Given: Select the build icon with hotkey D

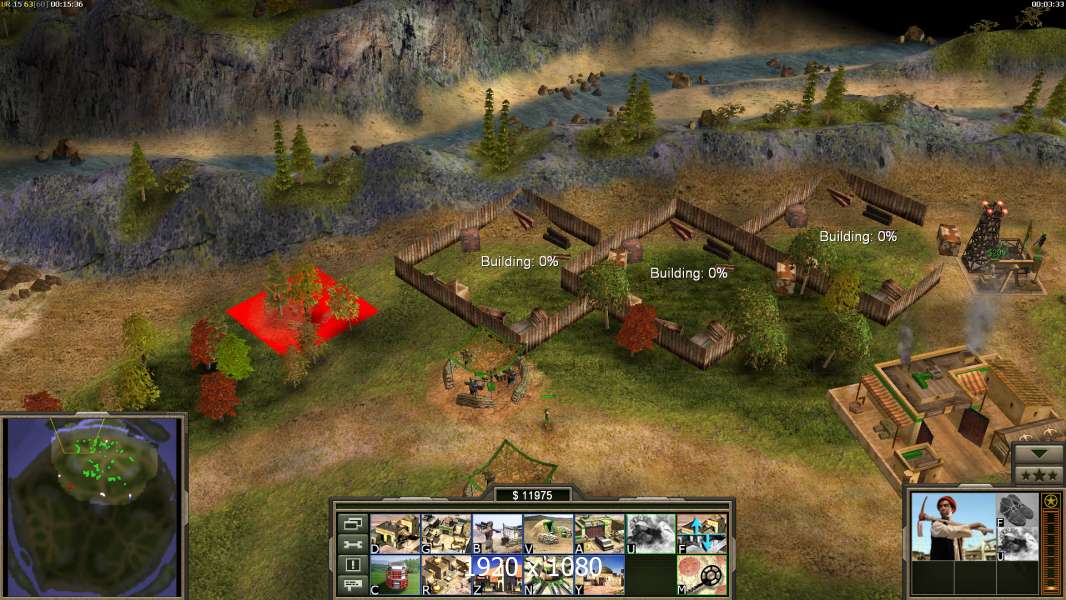Looking at the screenshot, I should click(x=394, y=533).
